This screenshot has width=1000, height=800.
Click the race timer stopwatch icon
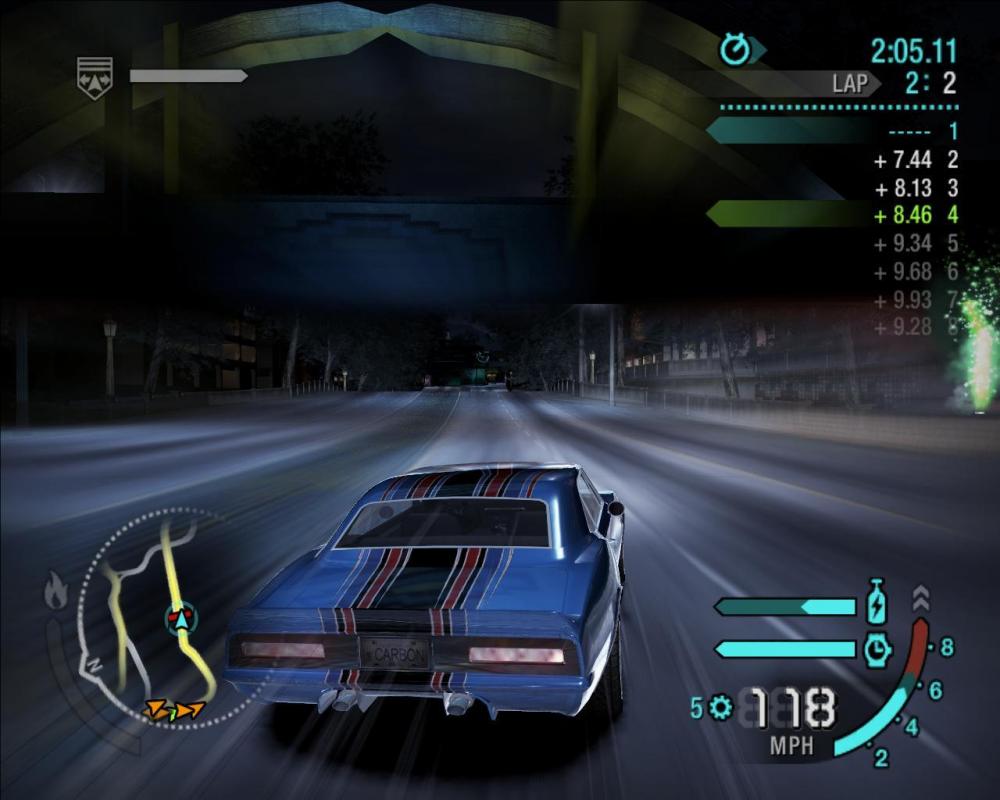click(735, 49)
